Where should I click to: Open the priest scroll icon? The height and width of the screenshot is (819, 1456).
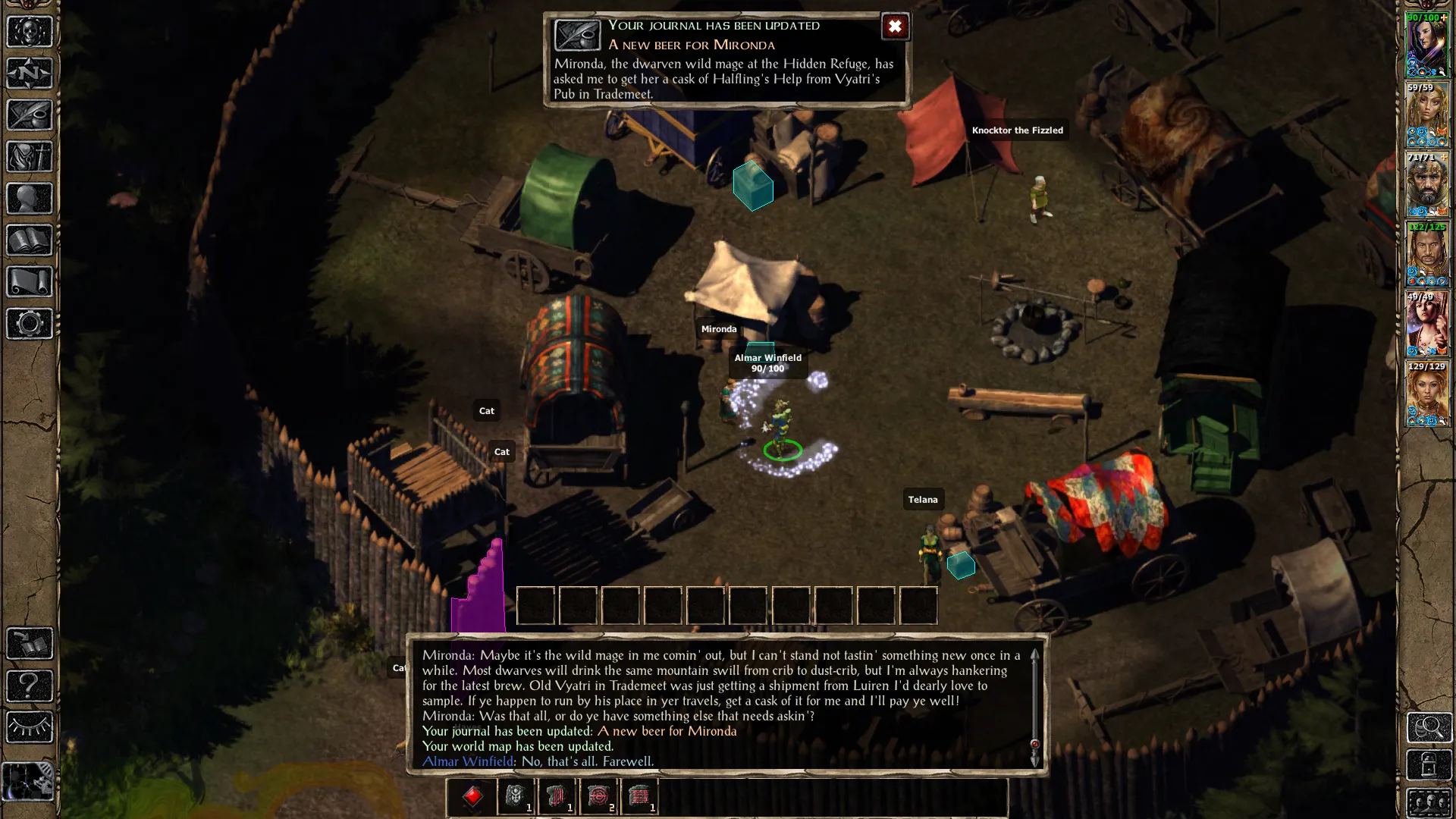(30, 282)
